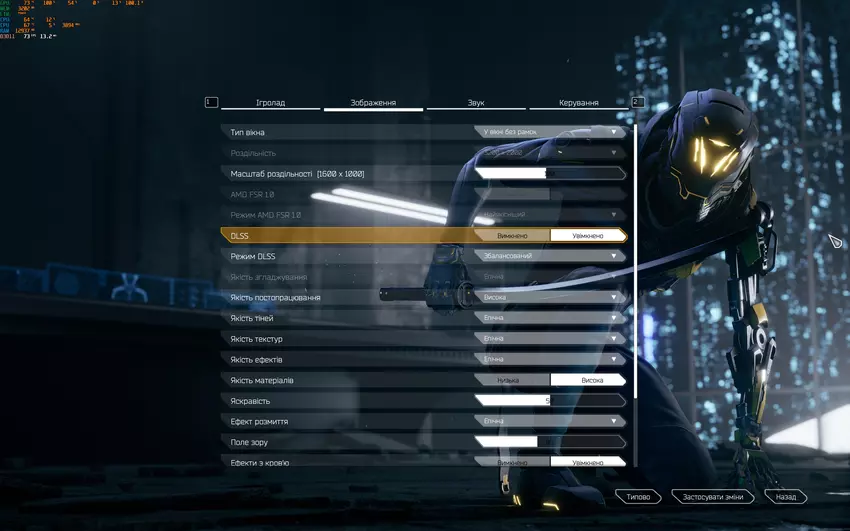Viewport: 850px width, 531px height.
Task: Expand the Якість ефектів dropdown
Action: click(550, 359)
